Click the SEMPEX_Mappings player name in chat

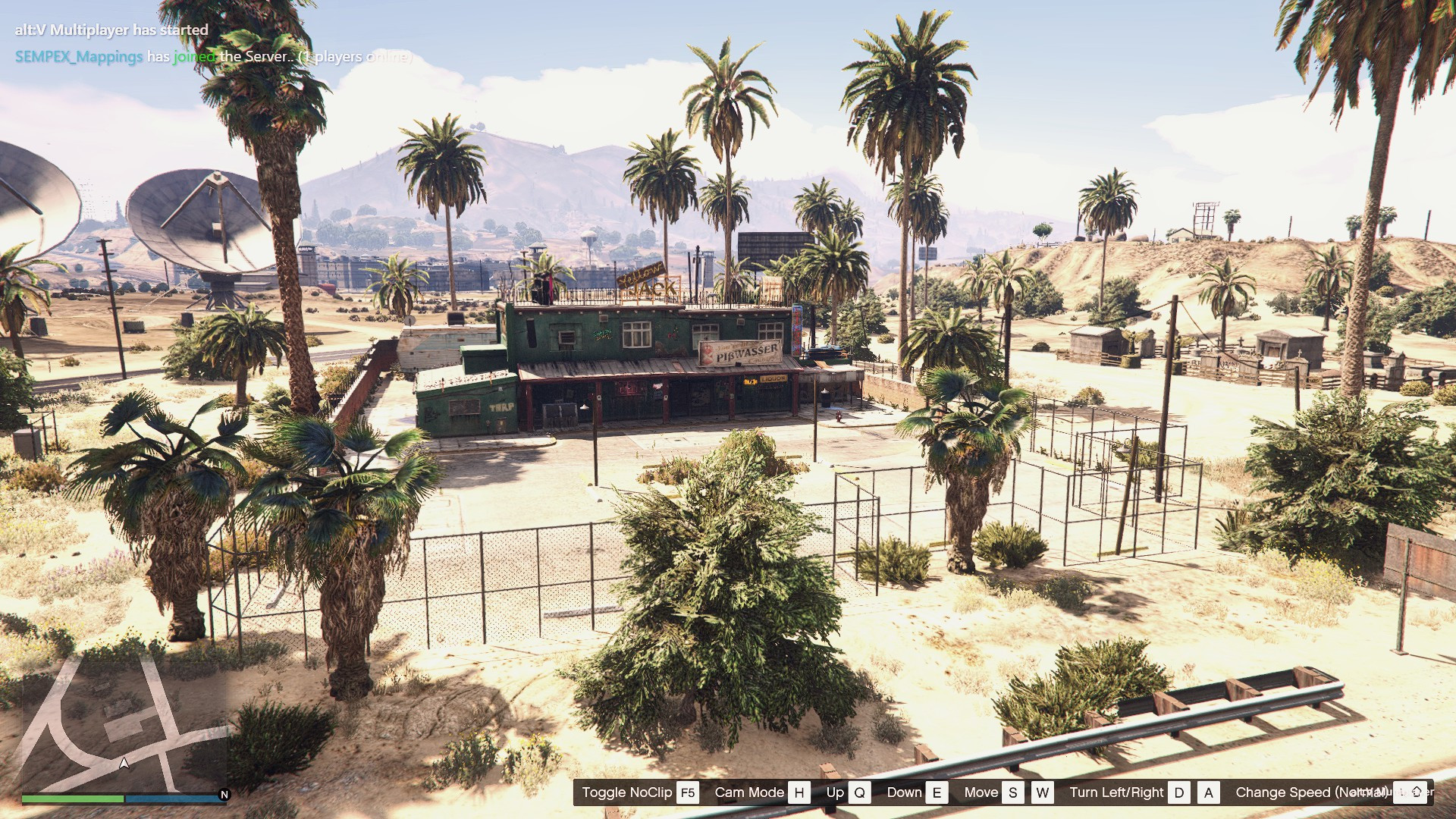[79, 57]
